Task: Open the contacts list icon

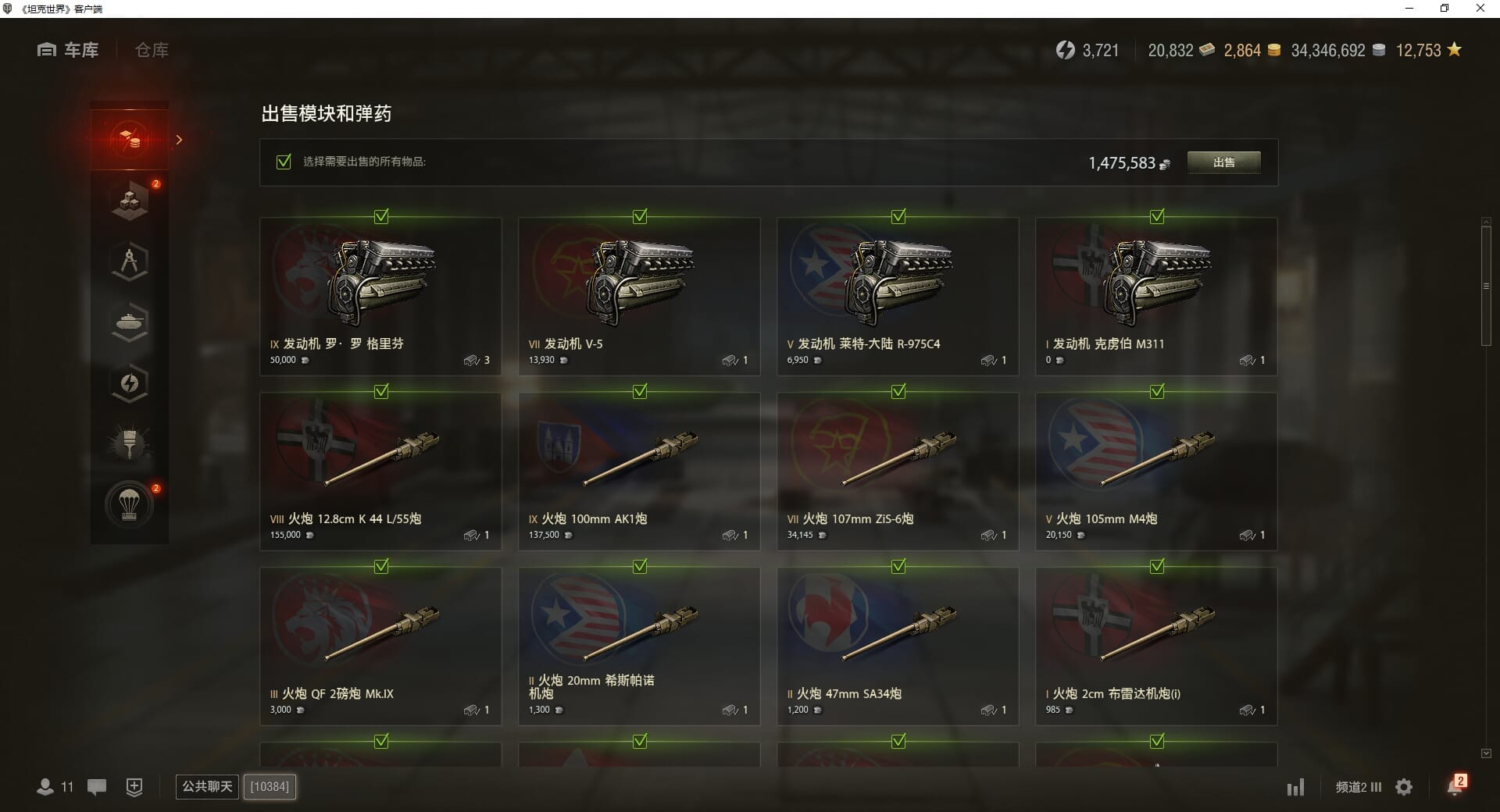Action: [x=46, y=787]
